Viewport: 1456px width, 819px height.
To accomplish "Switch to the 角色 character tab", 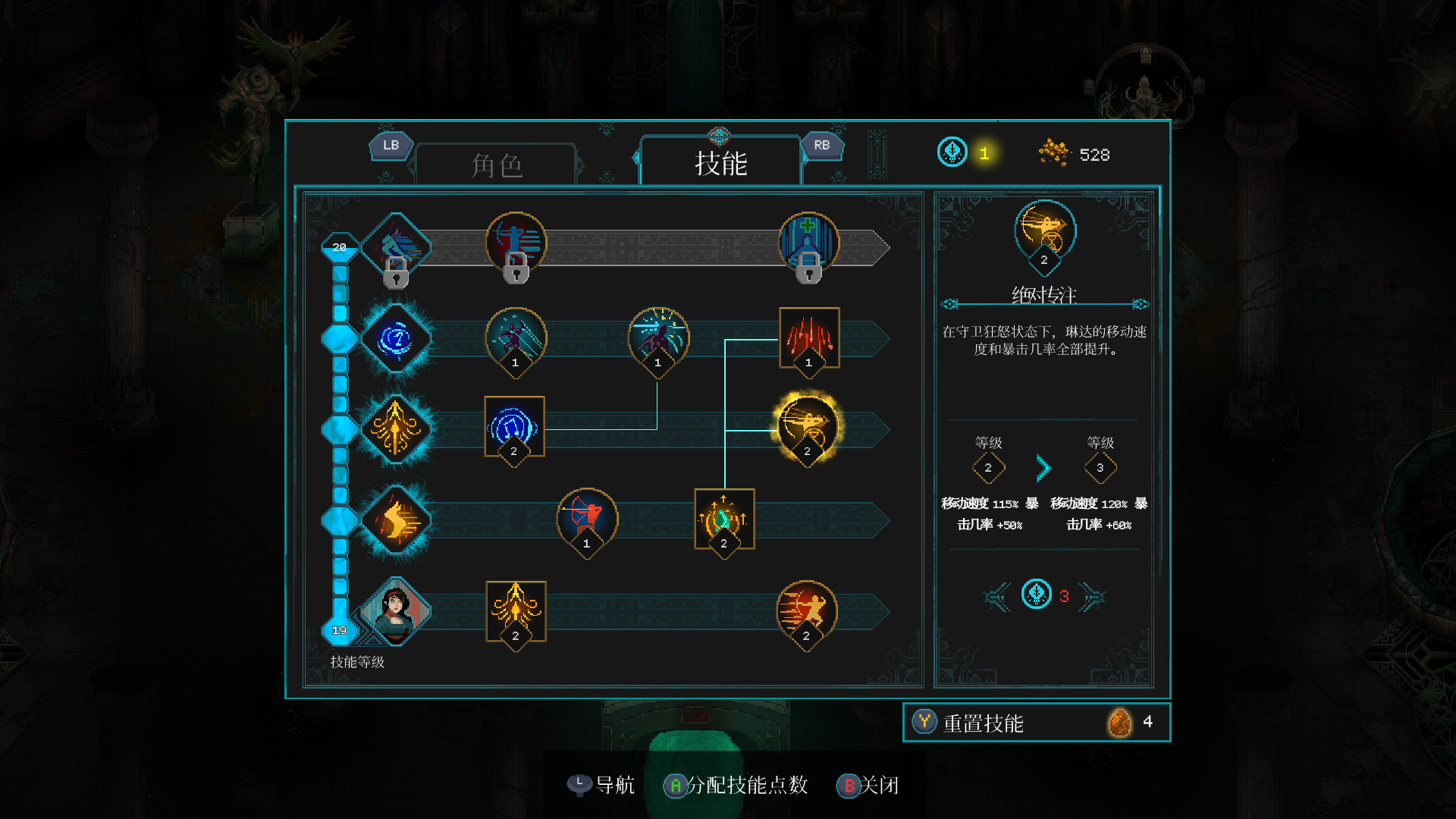I will click(497, 163).
